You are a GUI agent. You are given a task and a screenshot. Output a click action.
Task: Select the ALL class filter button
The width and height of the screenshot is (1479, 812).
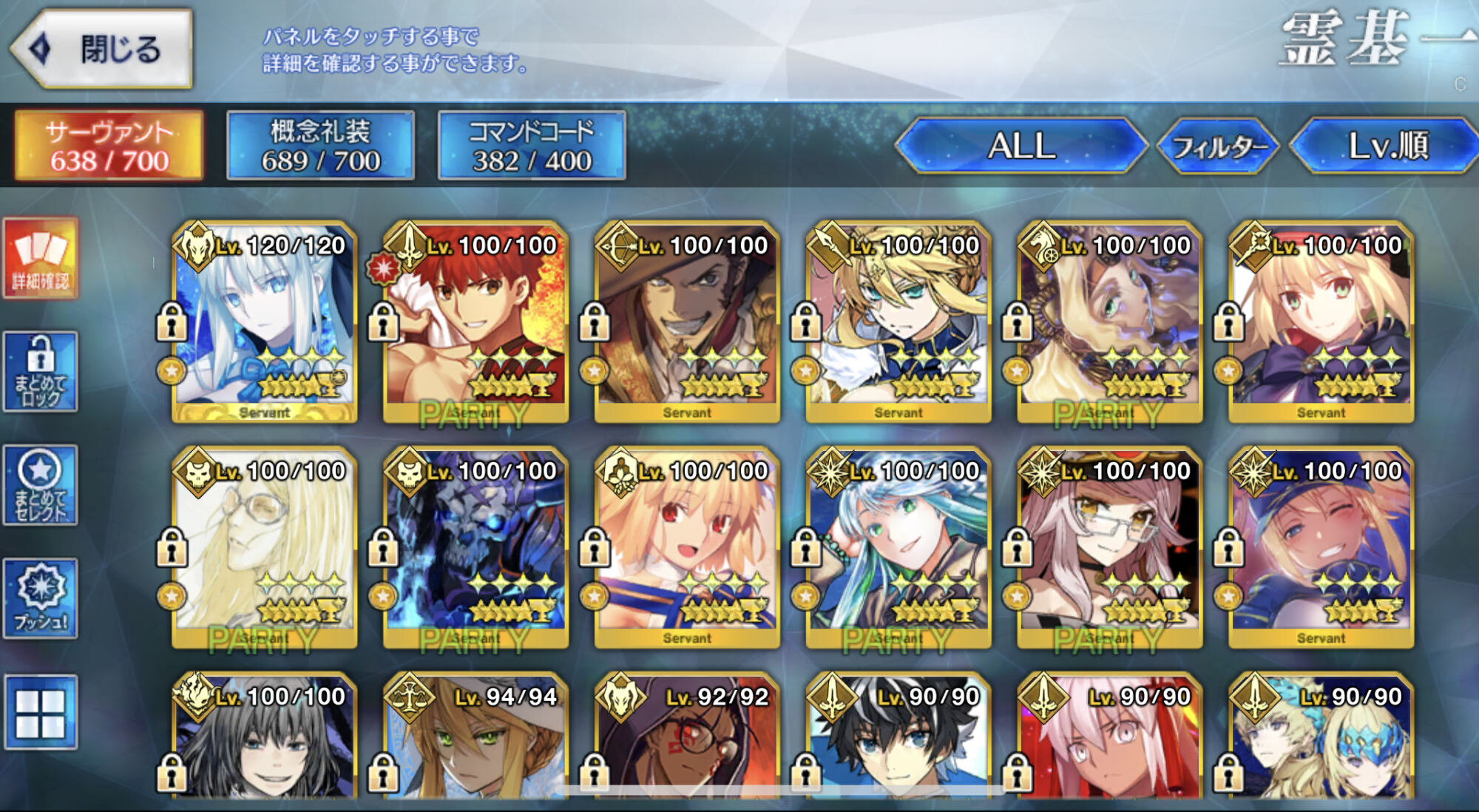click(1021, 146)
